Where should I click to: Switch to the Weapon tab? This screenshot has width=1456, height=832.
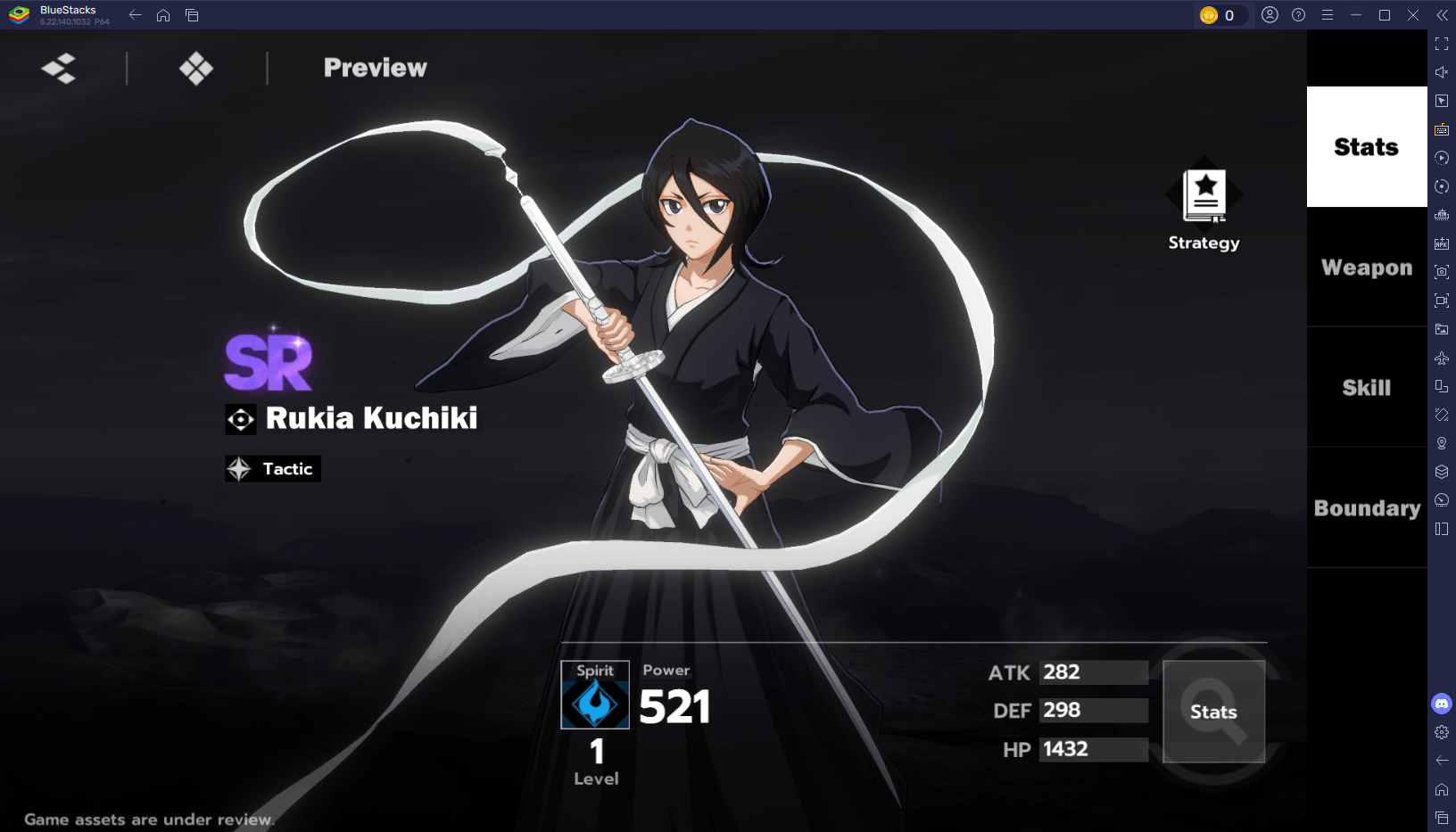pyautogui.click(x=1366, y=267)
